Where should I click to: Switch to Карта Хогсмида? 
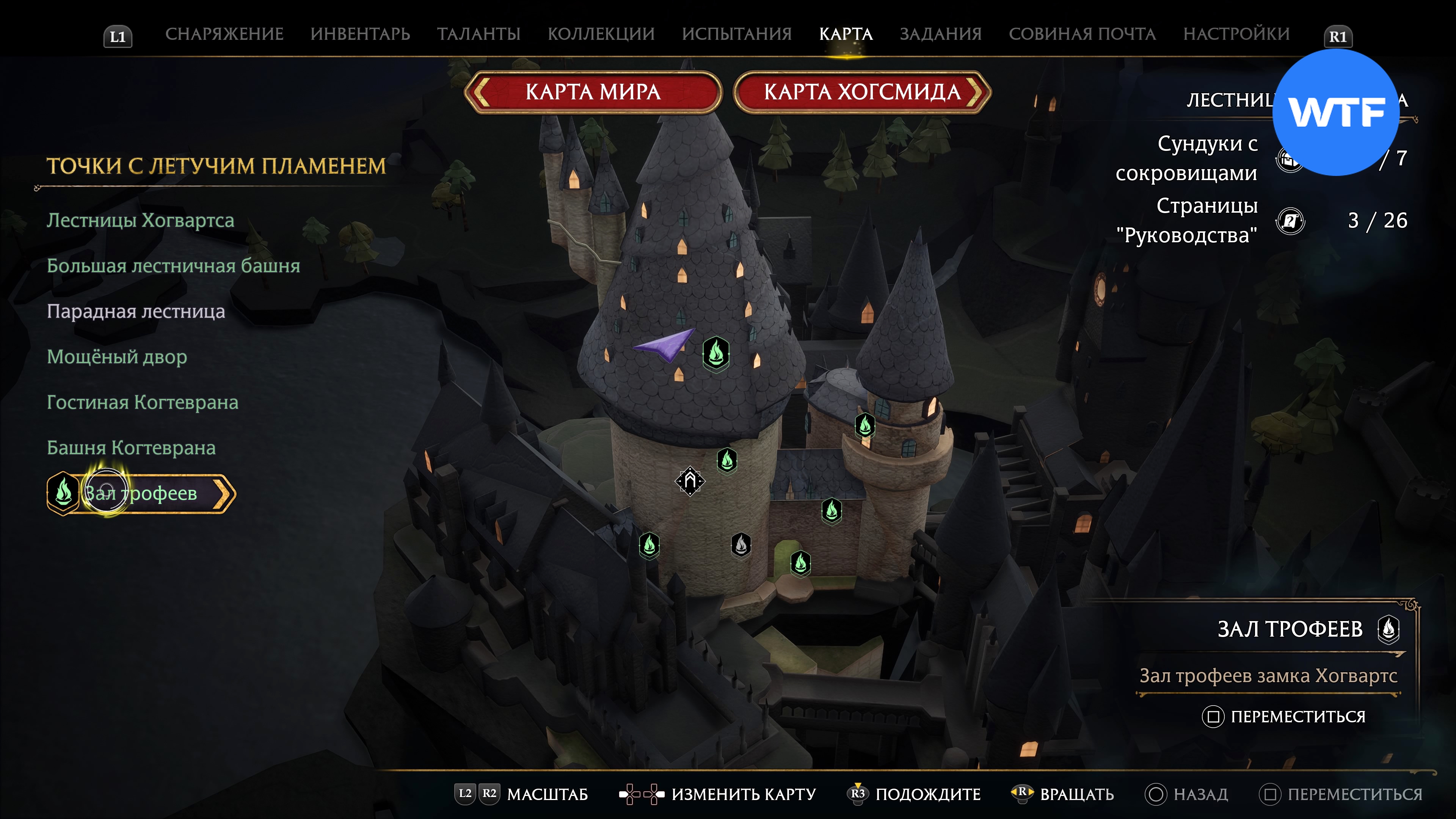pos(862,91)
